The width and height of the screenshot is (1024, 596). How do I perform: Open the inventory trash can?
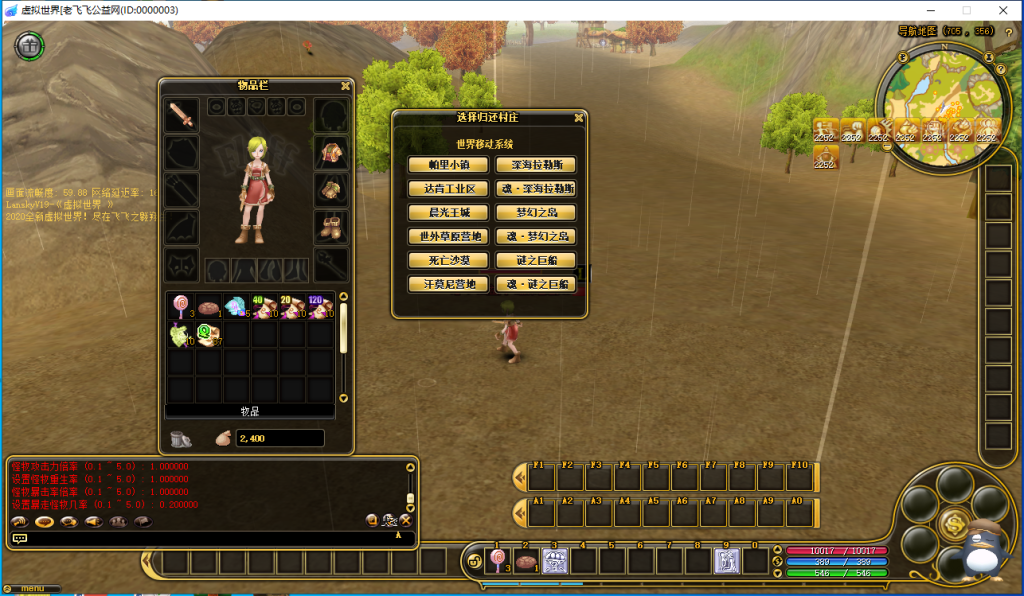point(181,438)
